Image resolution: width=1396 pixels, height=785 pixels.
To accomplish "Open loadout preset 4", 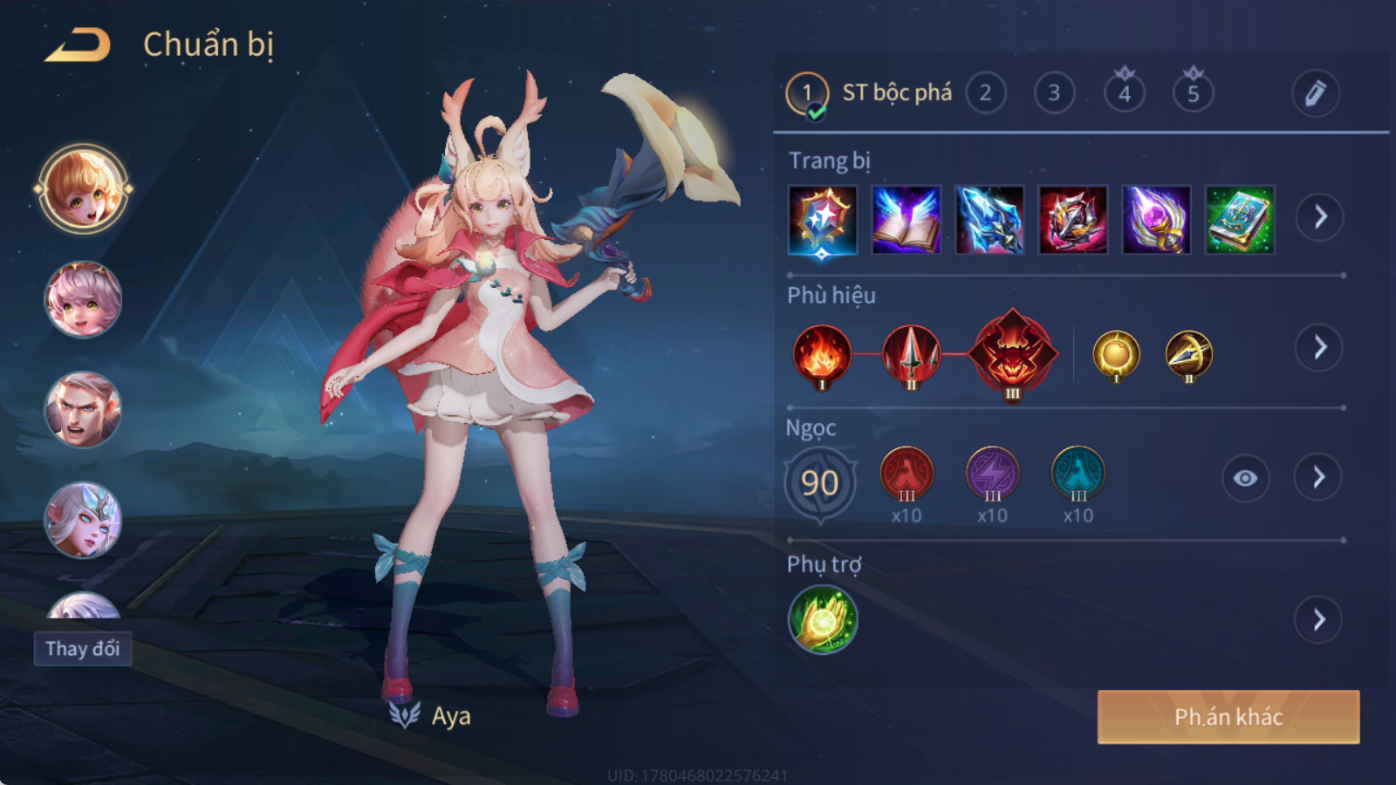I will [x=1124, y=93].
